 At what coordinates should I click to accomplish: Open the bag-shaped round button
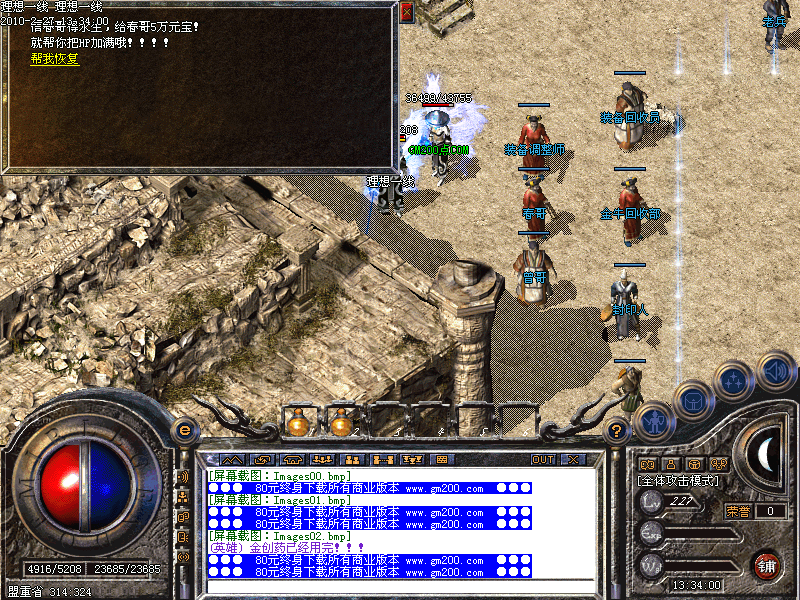(693, 400)
